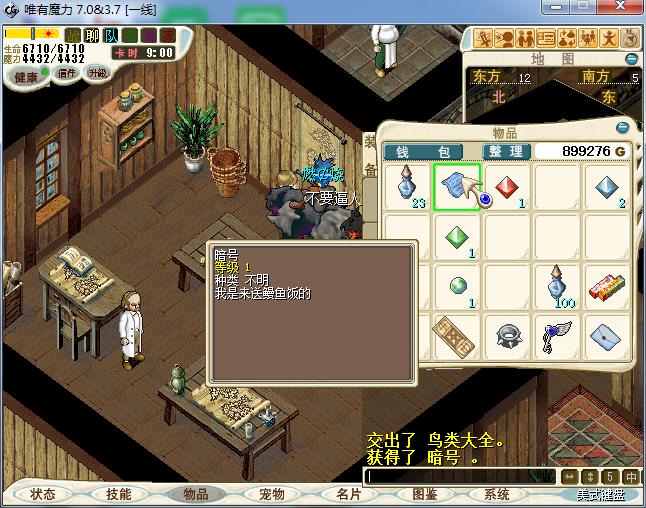
Task: Open the 名片 name card menu
Action: point(348,494)
